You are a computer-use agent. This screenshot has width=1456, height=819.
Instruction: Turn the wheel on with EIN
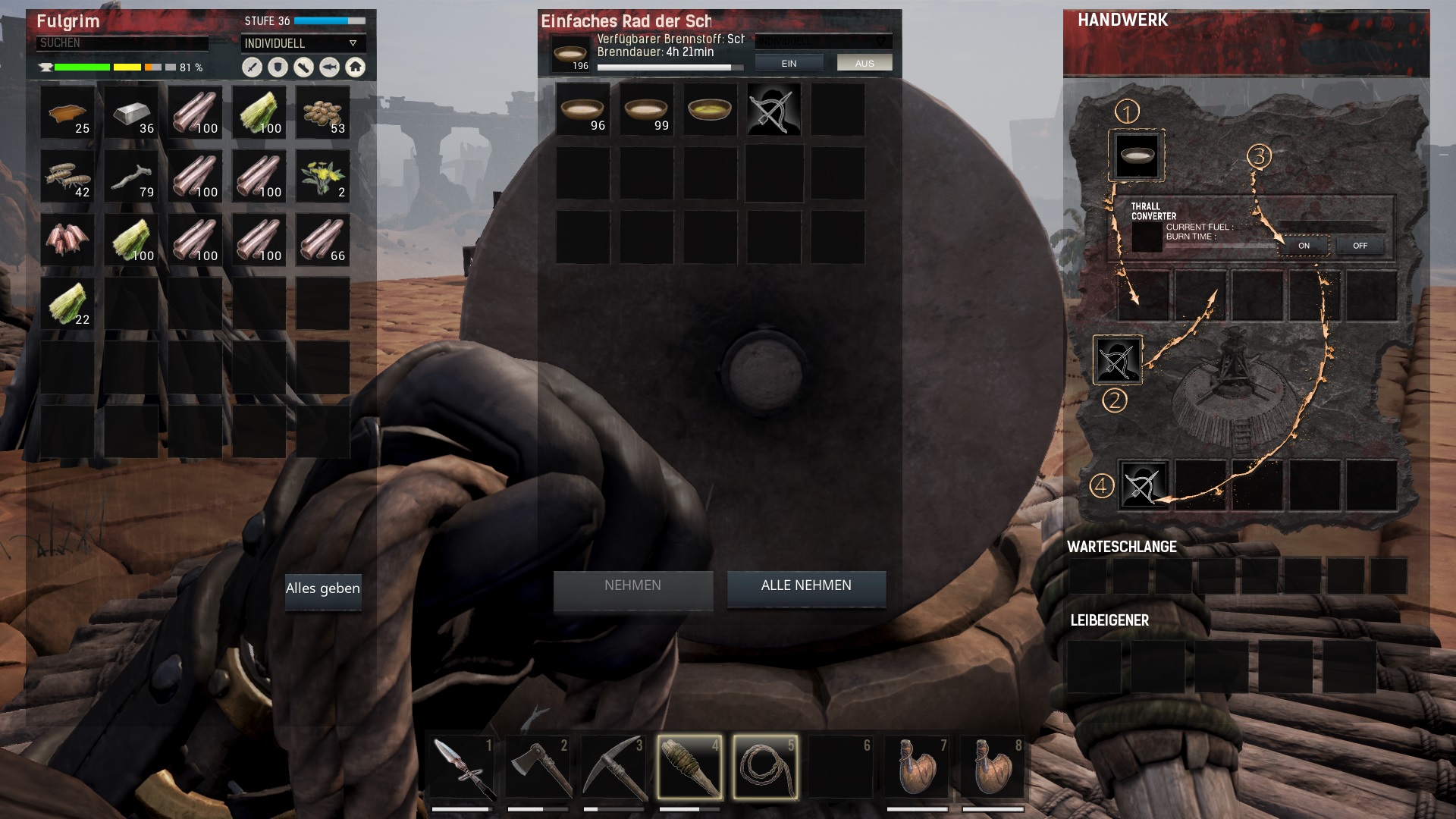[x=789, y=64]
